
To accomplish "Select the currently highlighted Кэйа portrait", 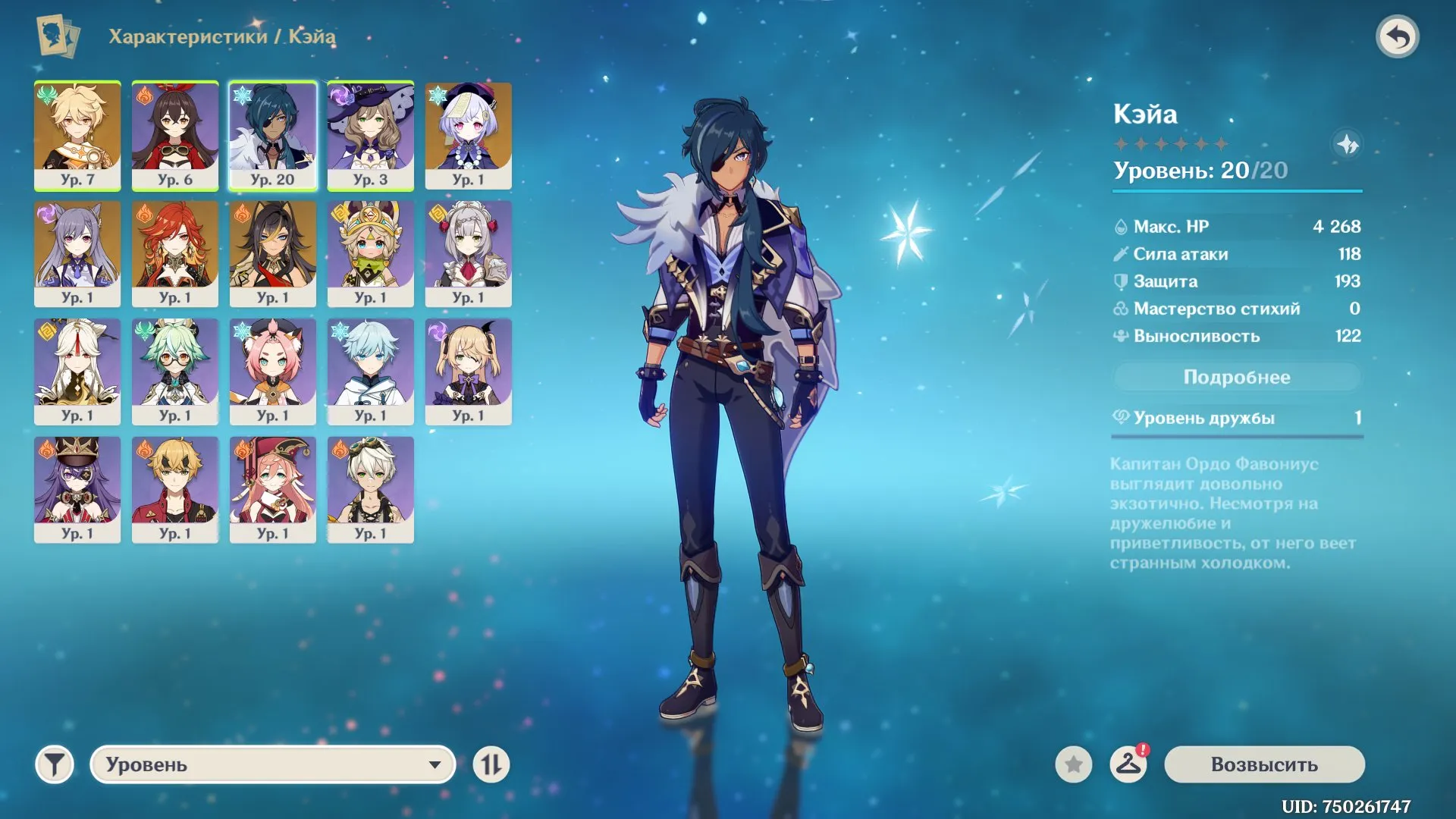I will pyautogui.click(x=273, y=136).
